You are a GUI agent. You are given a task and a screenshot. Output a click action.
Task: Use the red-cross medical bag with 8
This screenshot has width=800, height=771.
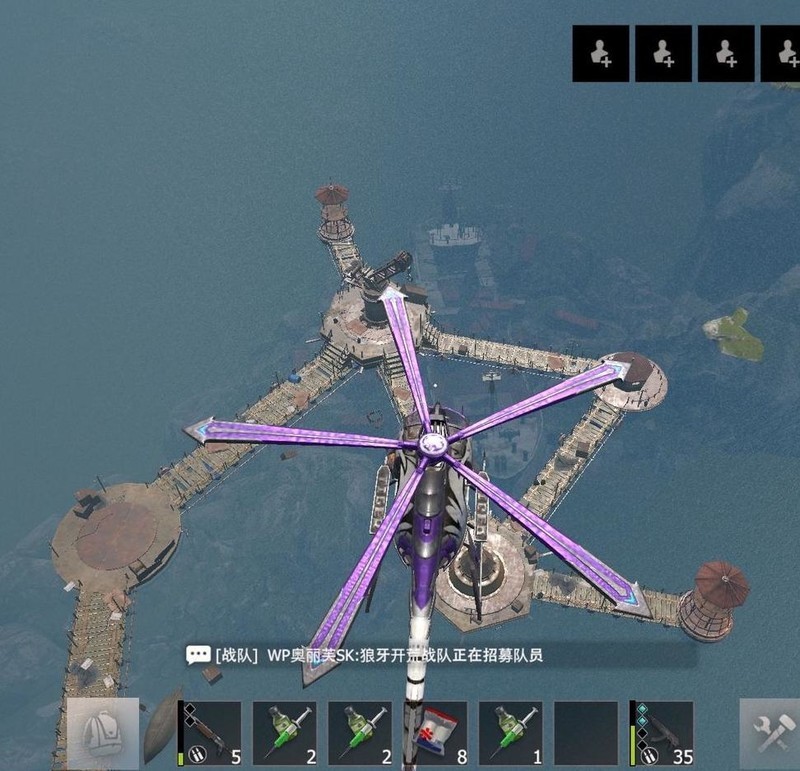pyautogui.click(x=435, y=733)
